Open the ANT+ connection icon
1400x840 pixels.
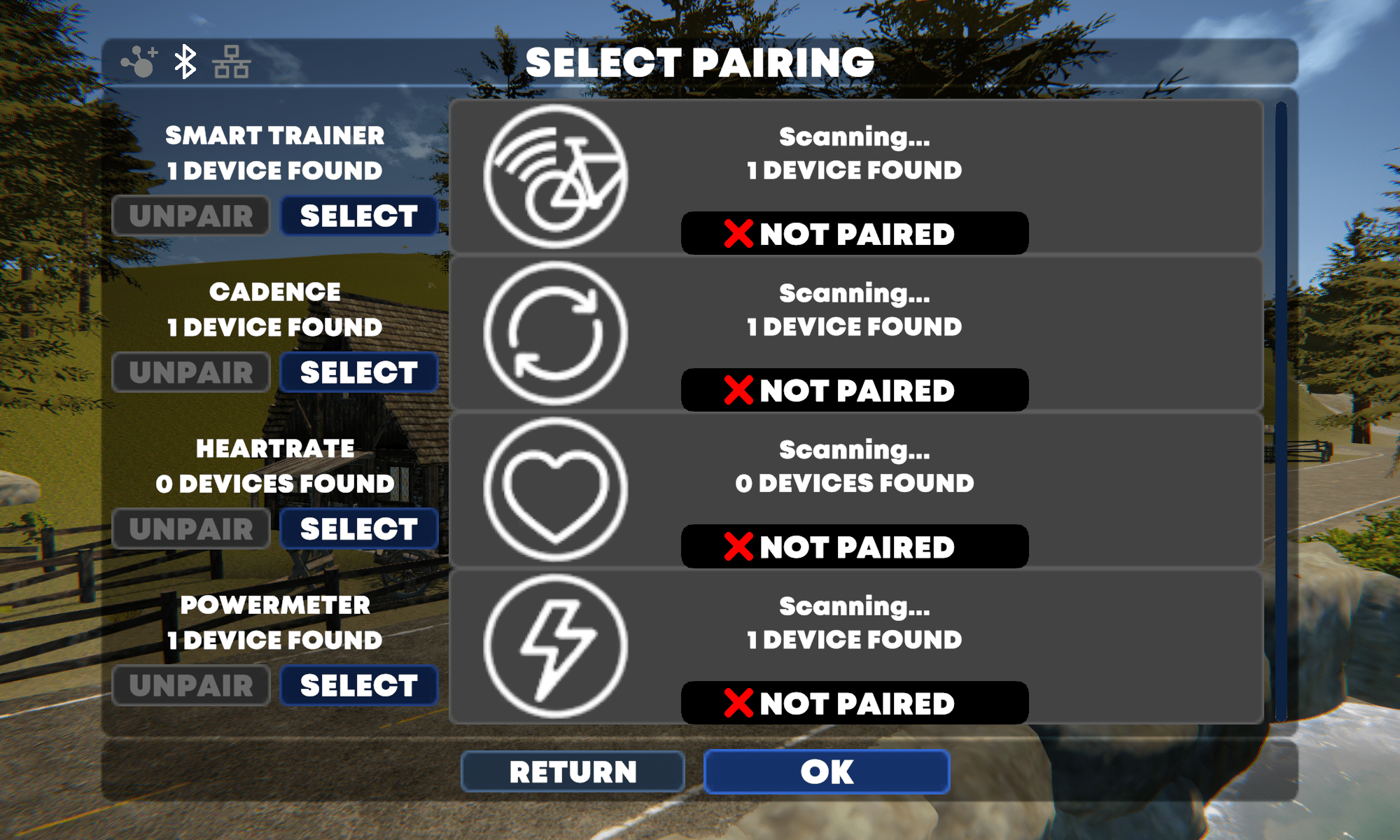139,62
